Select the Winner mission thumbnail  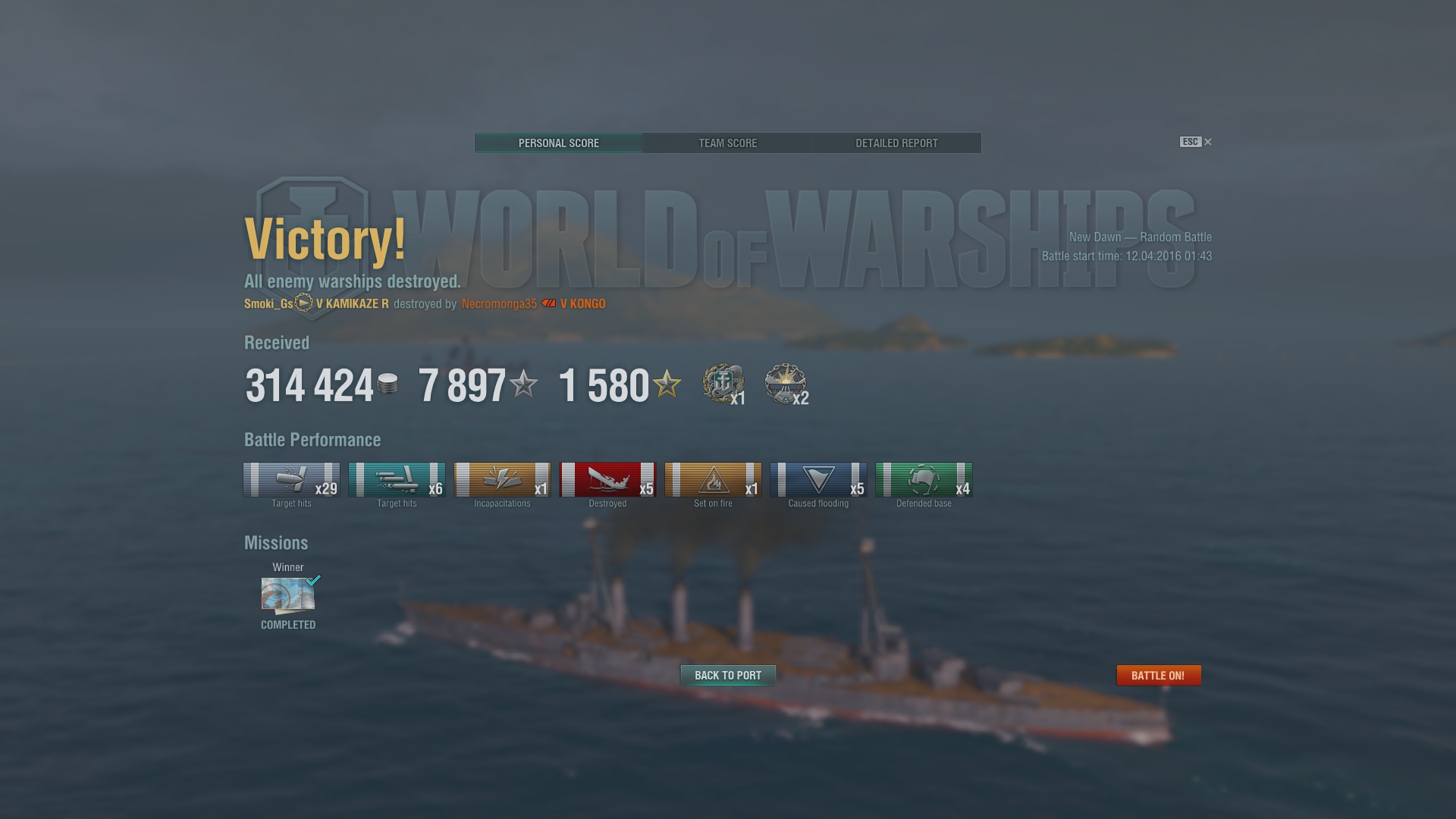288,595
